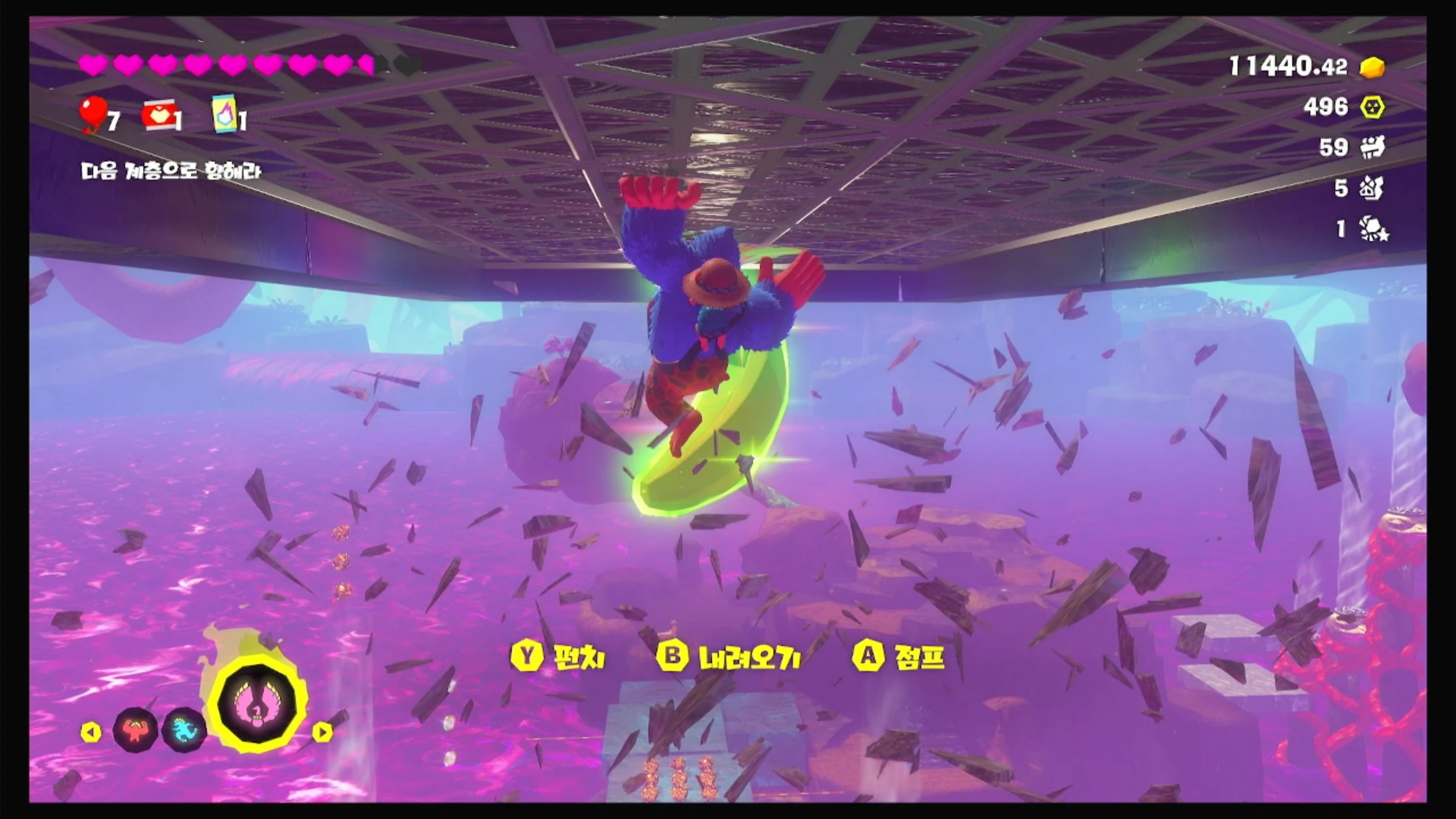Select the red Kong Bananza transformation icon
This screenshot has height=819, width=1456.
tap(135, 729)
